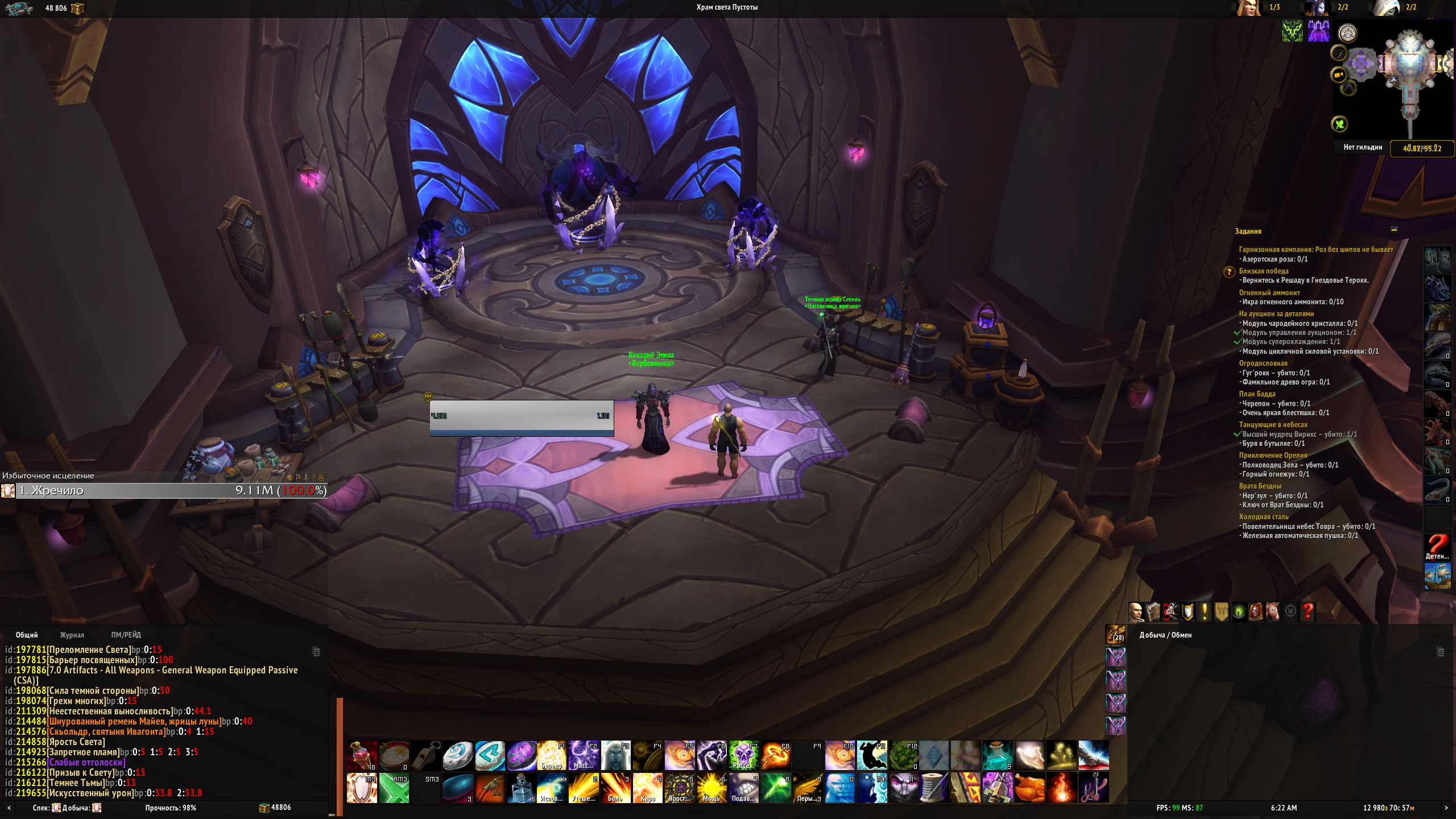Viewport: 1456px width, 819px height.
Task: Select the Близкая победа quest entry
Action: (x=1263, y=271)
